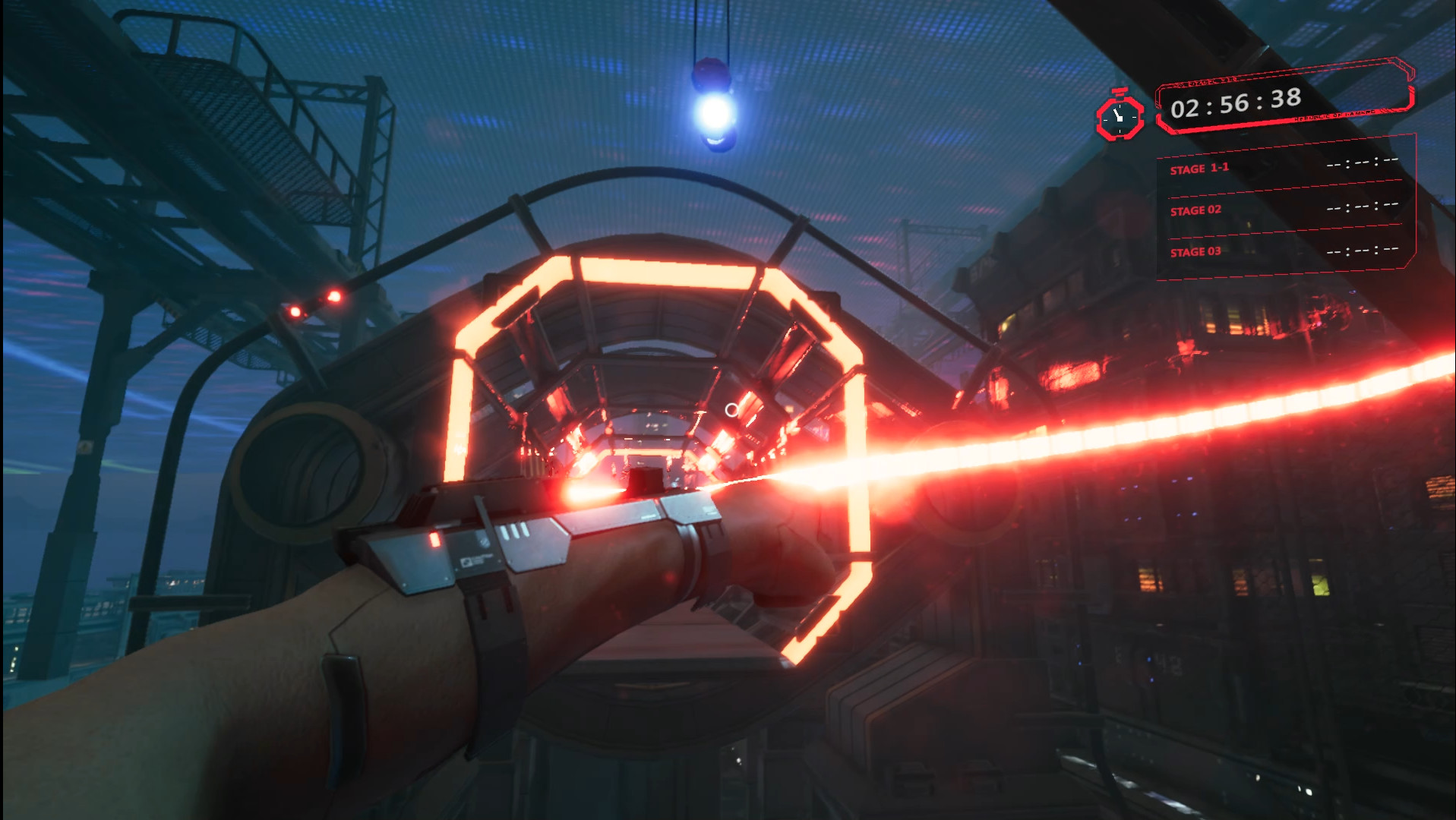Select the Stage 03 split row
The height and width of the screenshot is (820, 1456).
[1283, 251]
